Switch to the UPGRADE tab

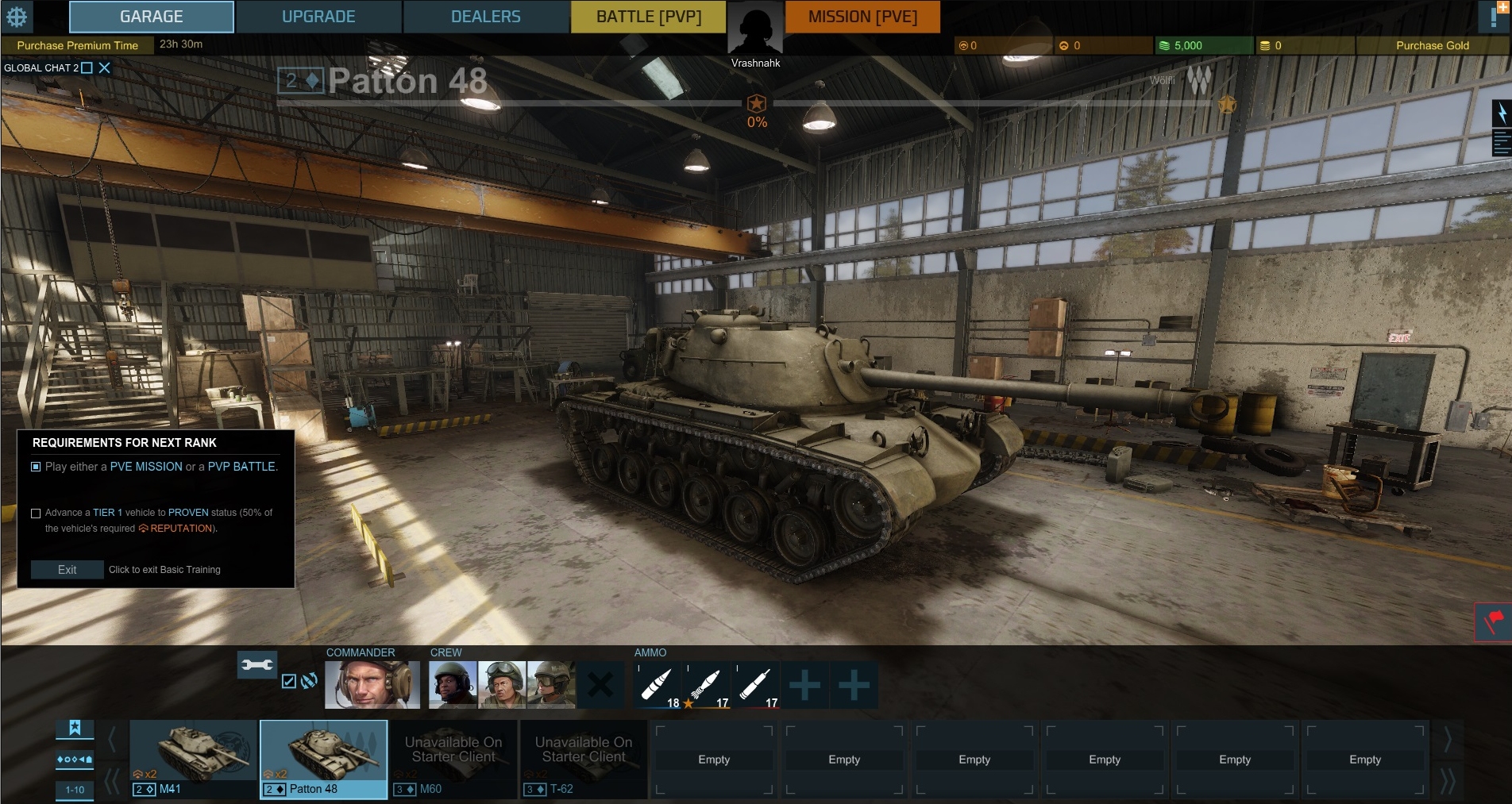318,16
